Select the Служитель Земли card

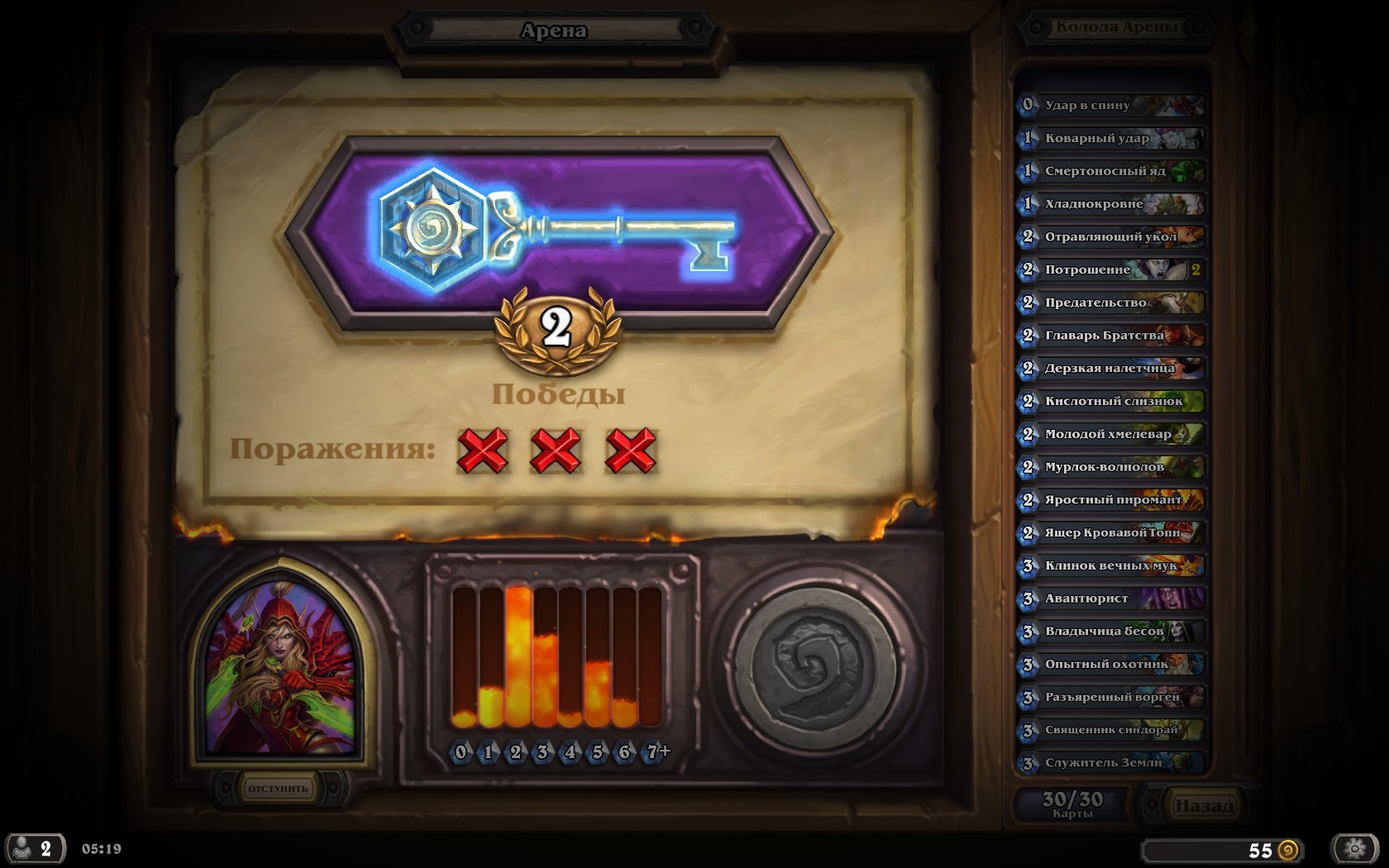tap(1110, 762)
